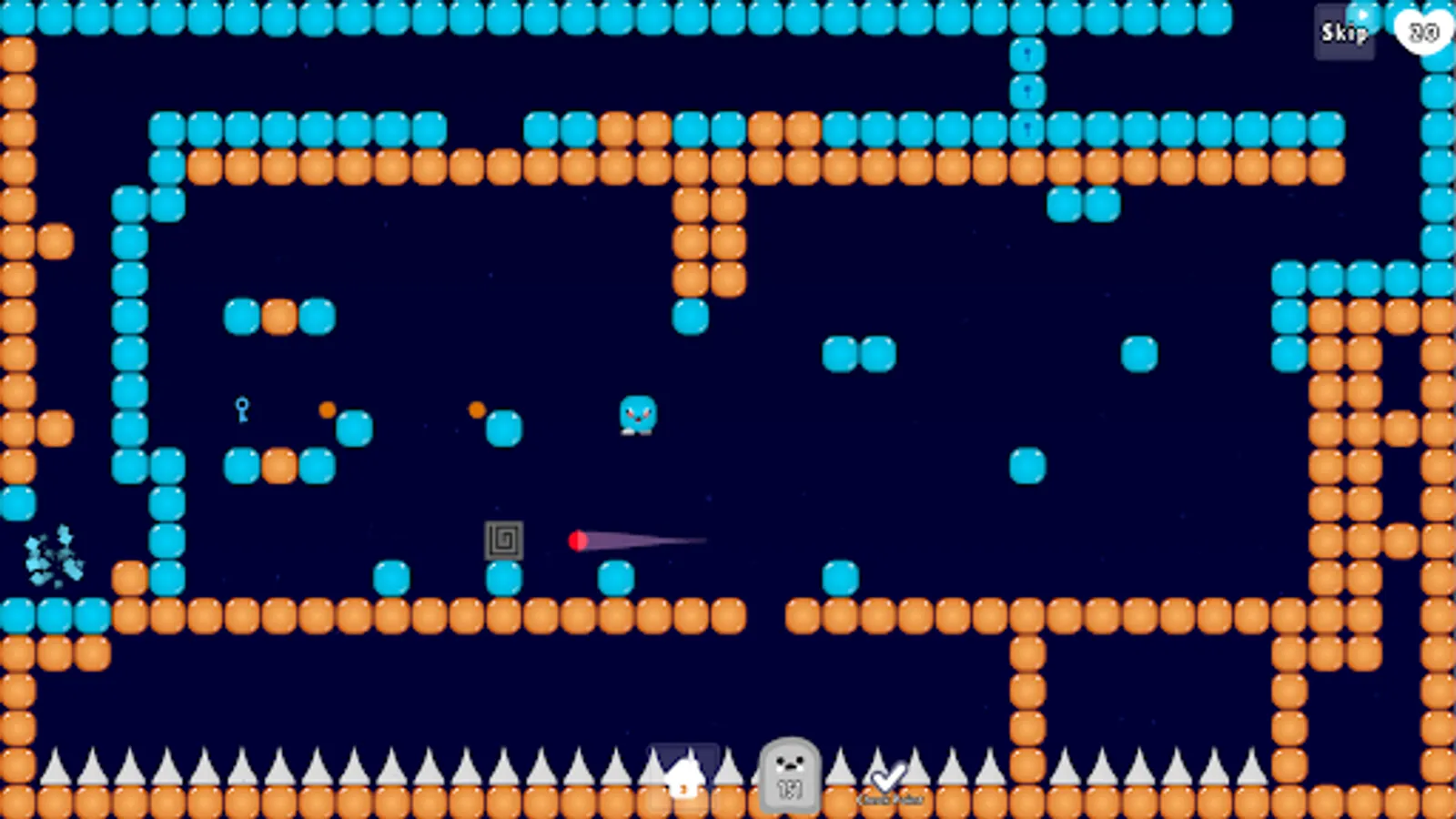The height and width of the screenshot is (819, 1456).
Task: Click the lone blue block above the player
Action: pyautogui.click(x=692, y=314)
